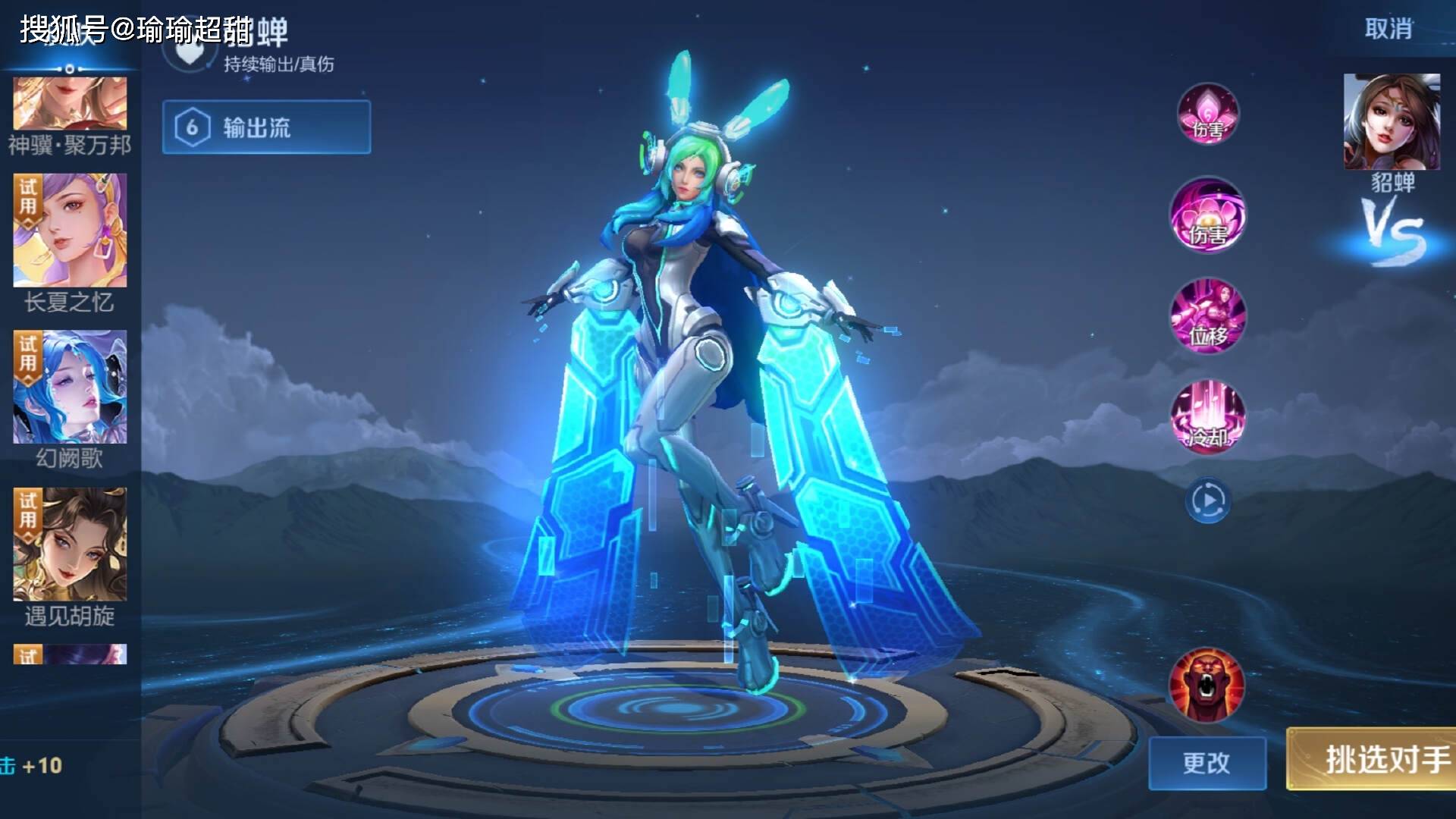Screen dimensions: 1456x819
Task: Click the 貂蝉 opponent hero portrait
Action: pyautogui.click(x=1392, y=122)
